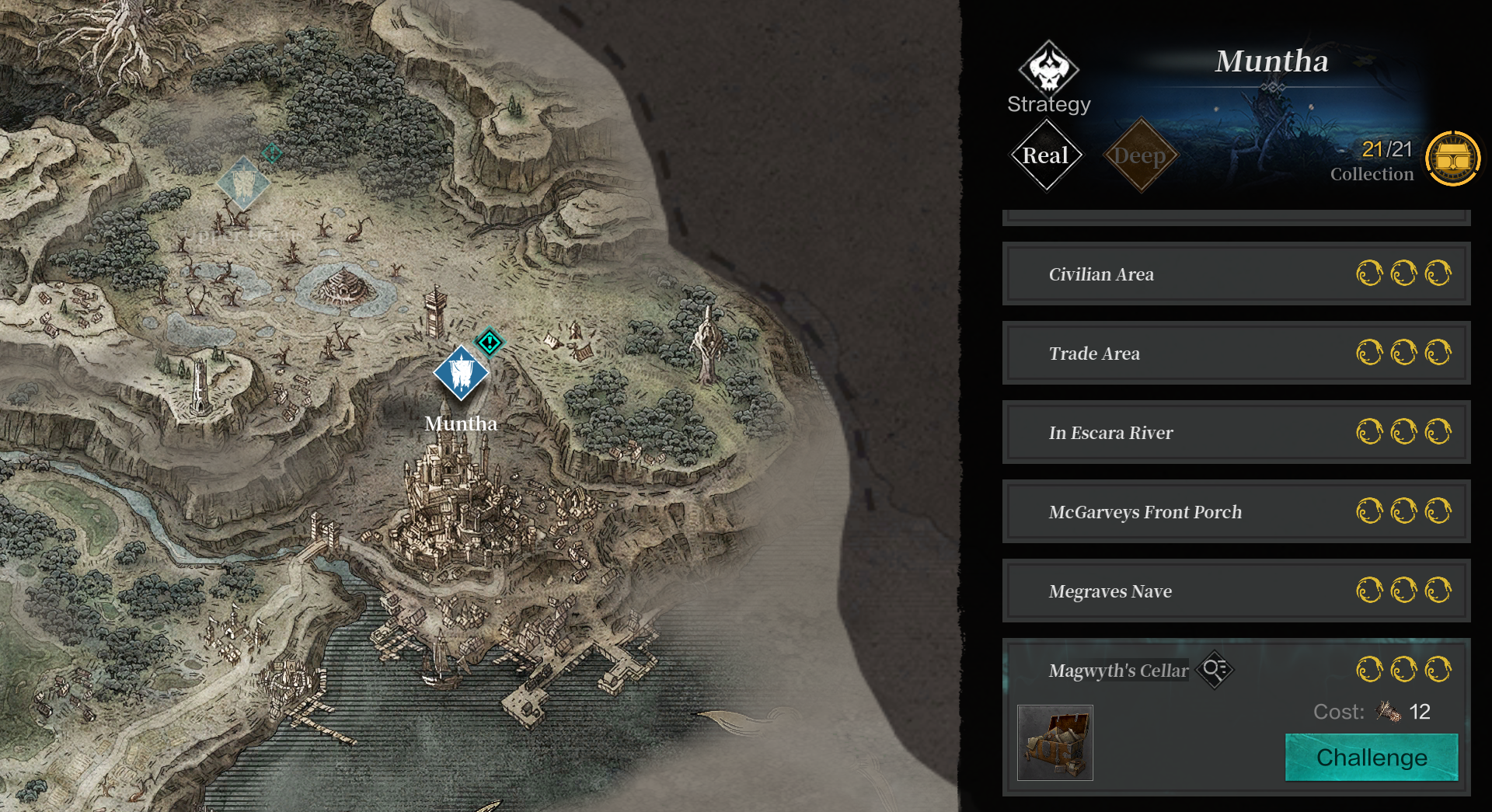Switch to the Real difficulty tab
The height and width of the screenshot is (812, 1492).
point(1046,155)
